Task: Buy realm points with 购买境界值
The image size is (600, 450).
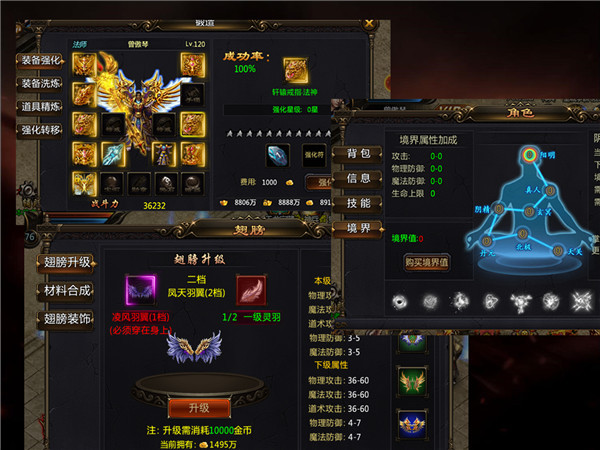Action: click(x=427, y=262)
